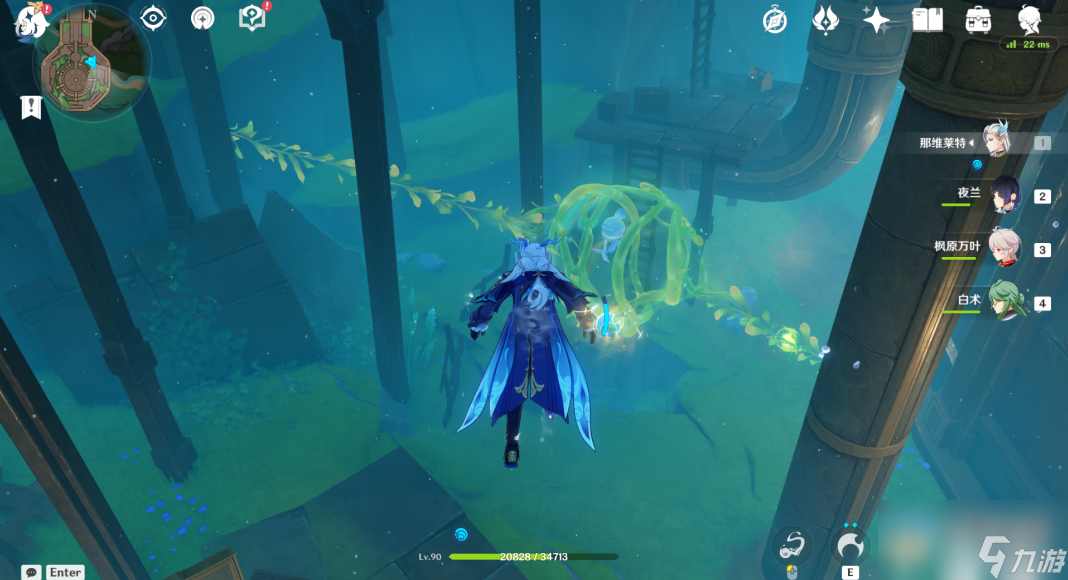The image size is (1068, 580).
Task: Open the chat box speech bubble
Action: (31, 572)
